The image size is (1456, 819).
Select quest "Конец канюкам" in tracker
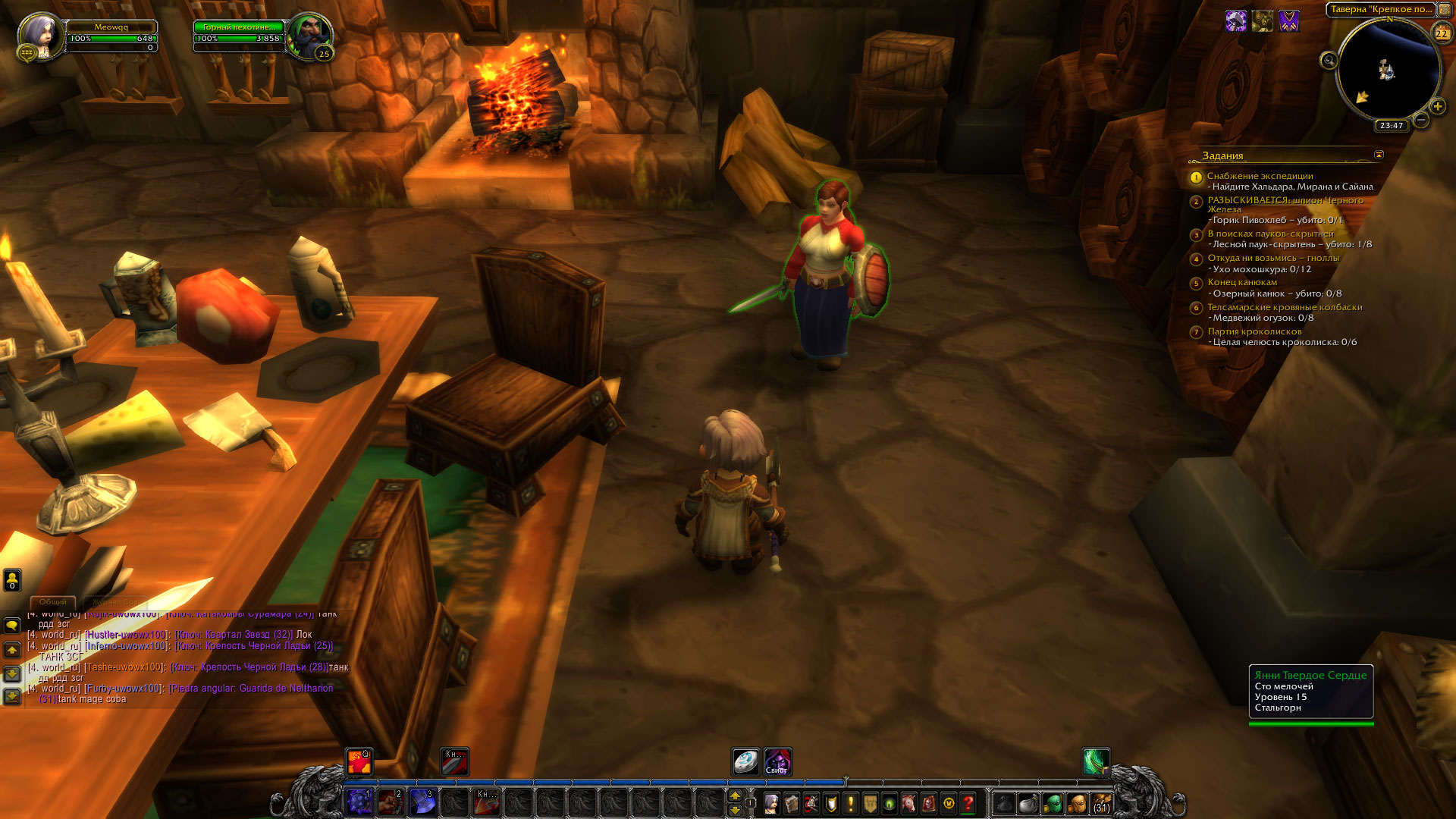tap(1242, 282)
